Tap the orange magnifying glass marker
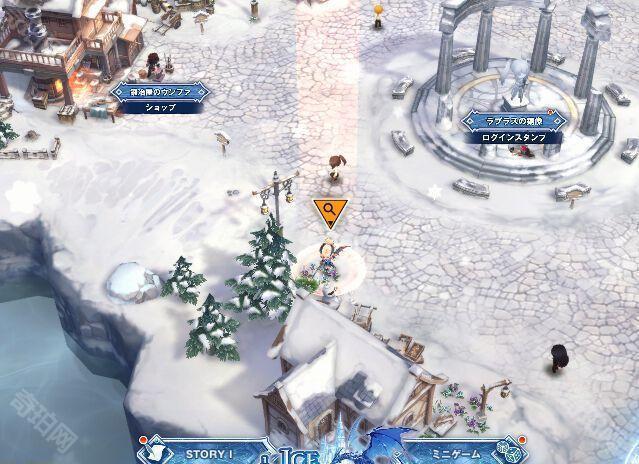 [327, 212]
